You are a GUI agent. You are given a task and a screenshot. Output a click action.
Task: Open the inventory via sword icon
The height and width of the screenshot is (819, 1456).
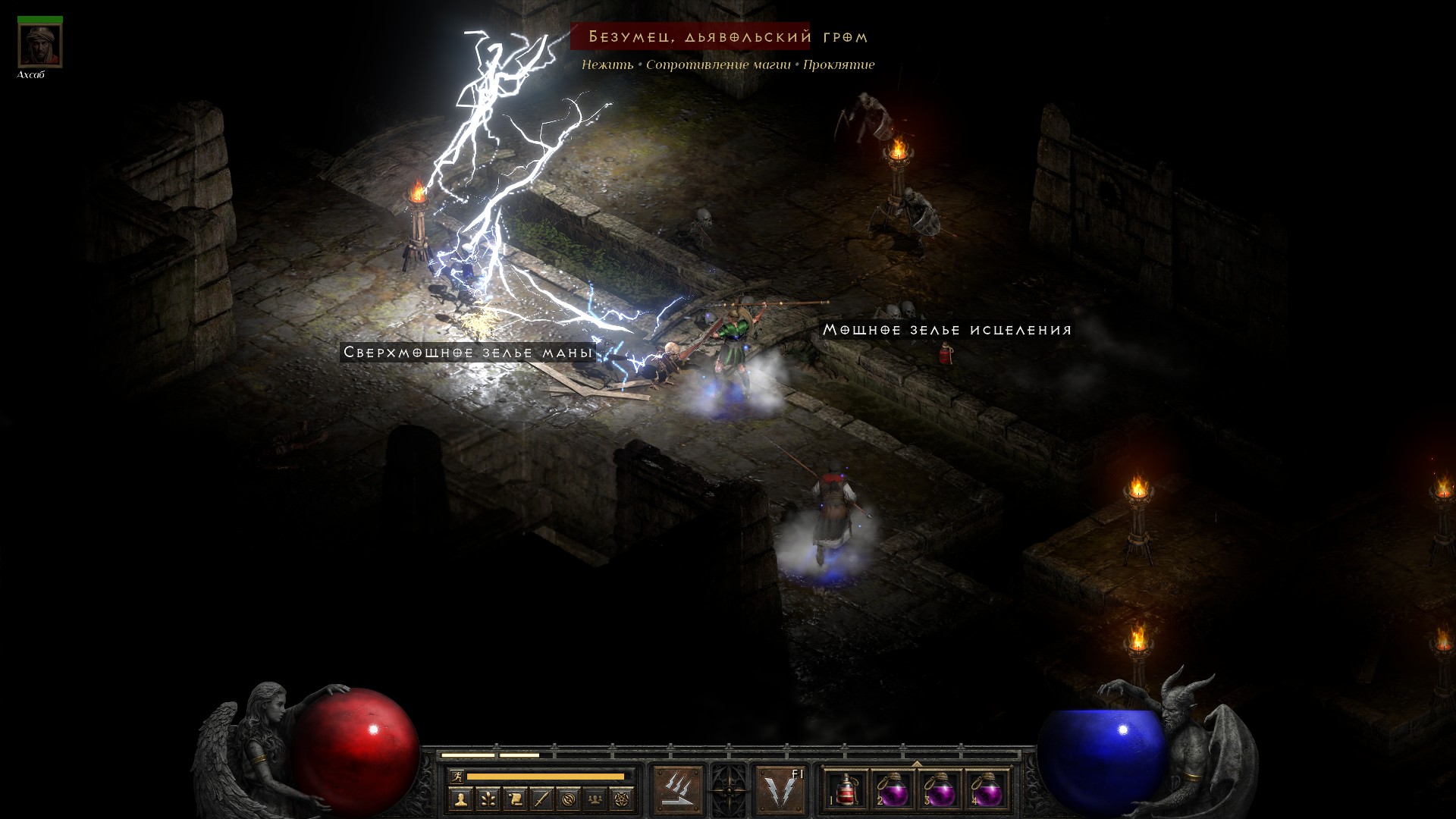point(541,799)
